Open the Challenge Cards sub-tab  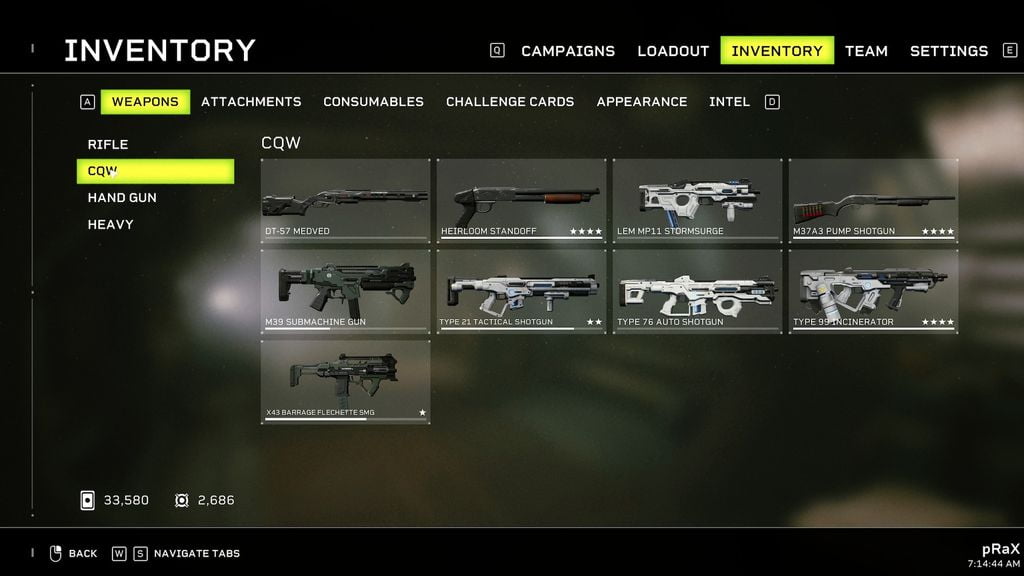pyautogui.click(x=510, y=102)
